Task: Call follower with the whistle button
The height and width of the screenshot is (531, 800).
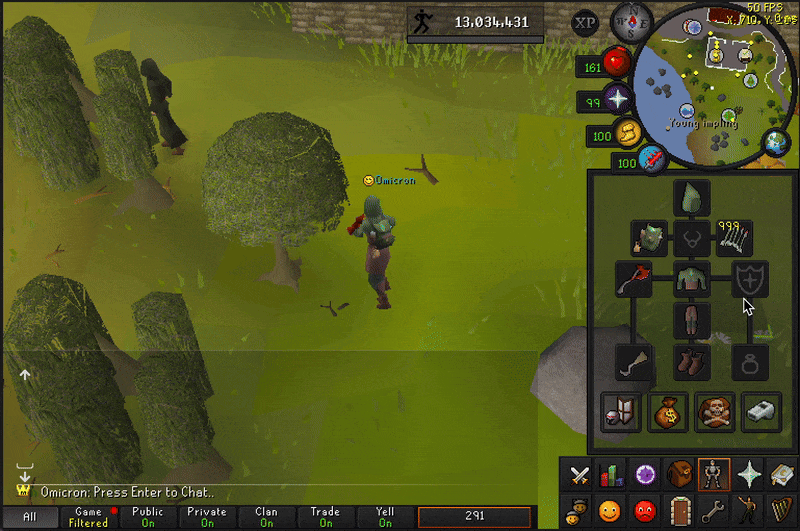Action: (761, 411)
